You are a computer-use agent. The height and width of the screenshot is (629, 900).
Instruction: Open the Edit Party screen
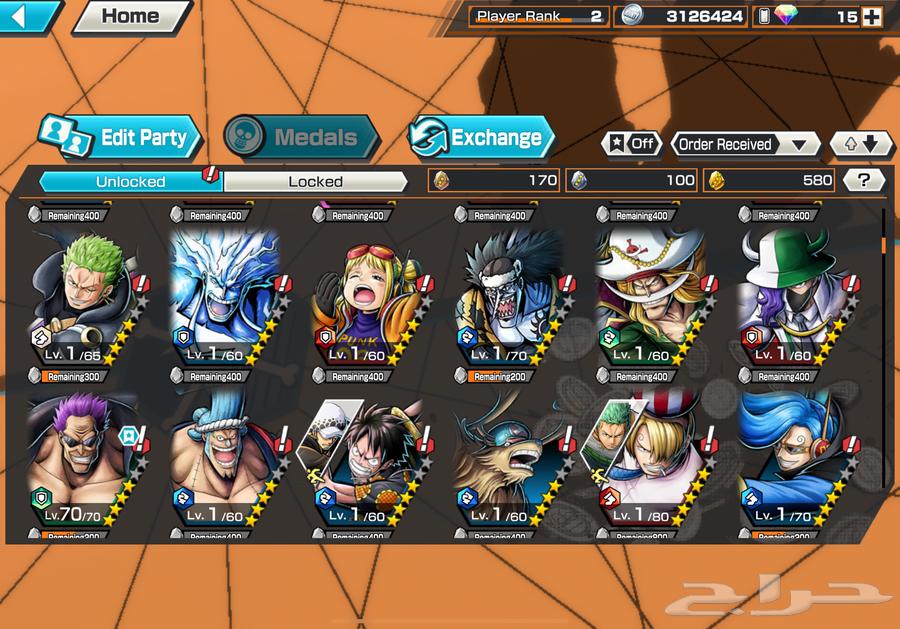coord(121,138)
